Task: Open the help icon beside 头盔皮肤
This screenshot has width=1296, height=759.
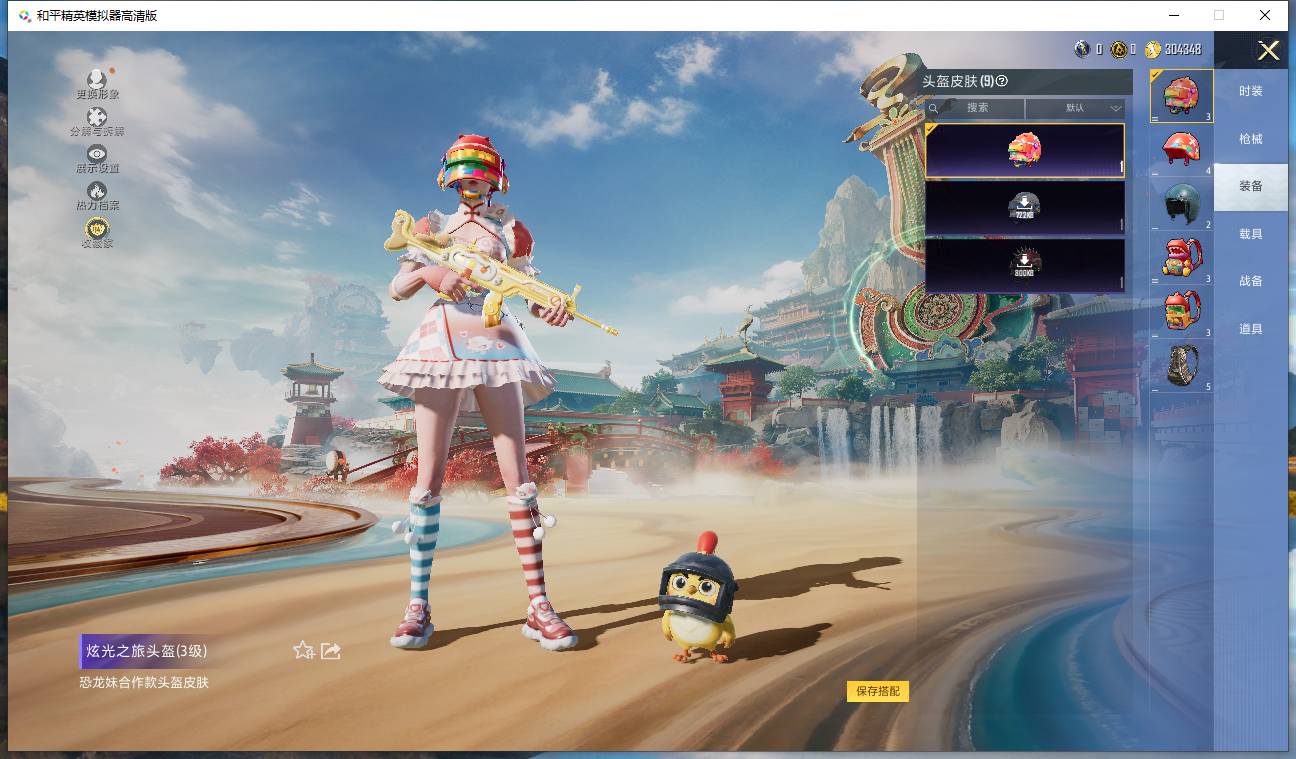Action: pos(1002,81)
